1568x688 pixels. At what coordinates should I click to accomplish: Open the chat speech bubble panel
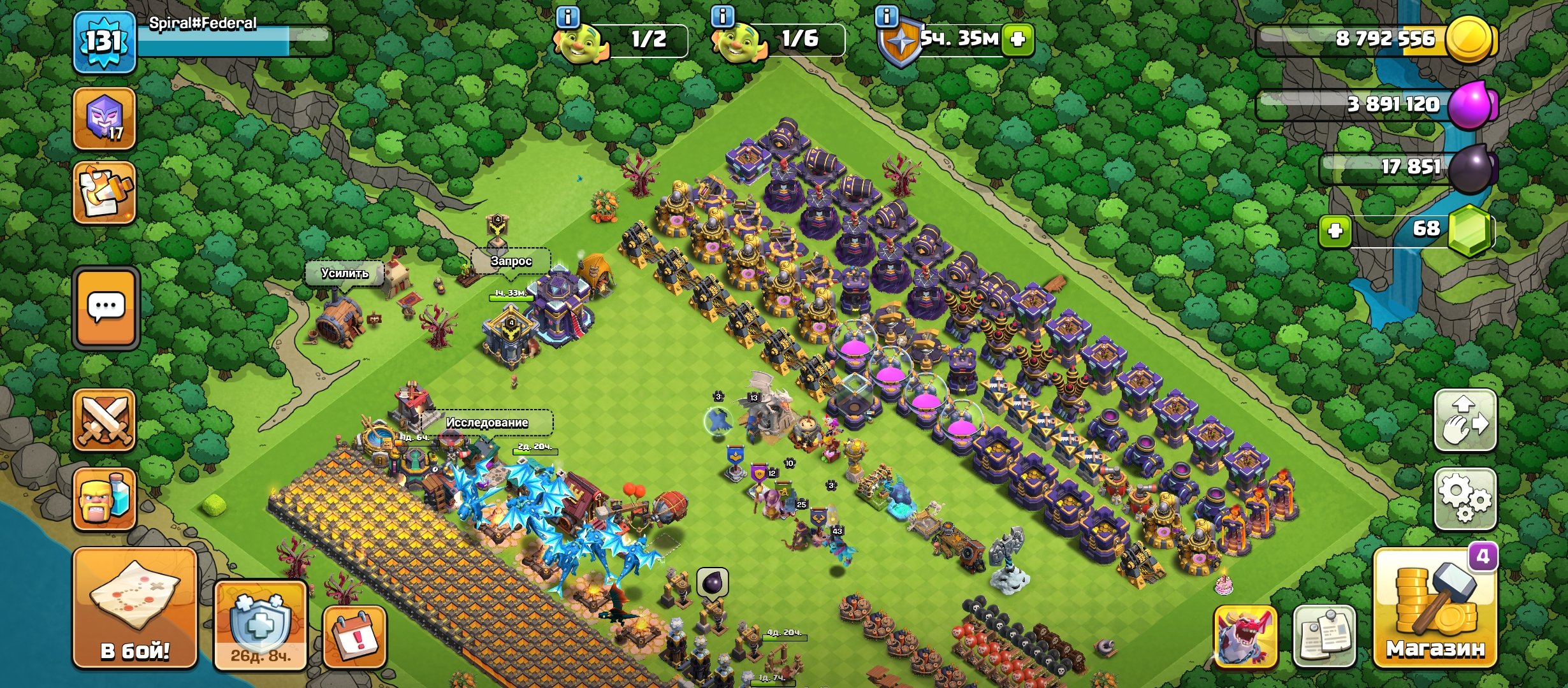[x=106, y=308]
